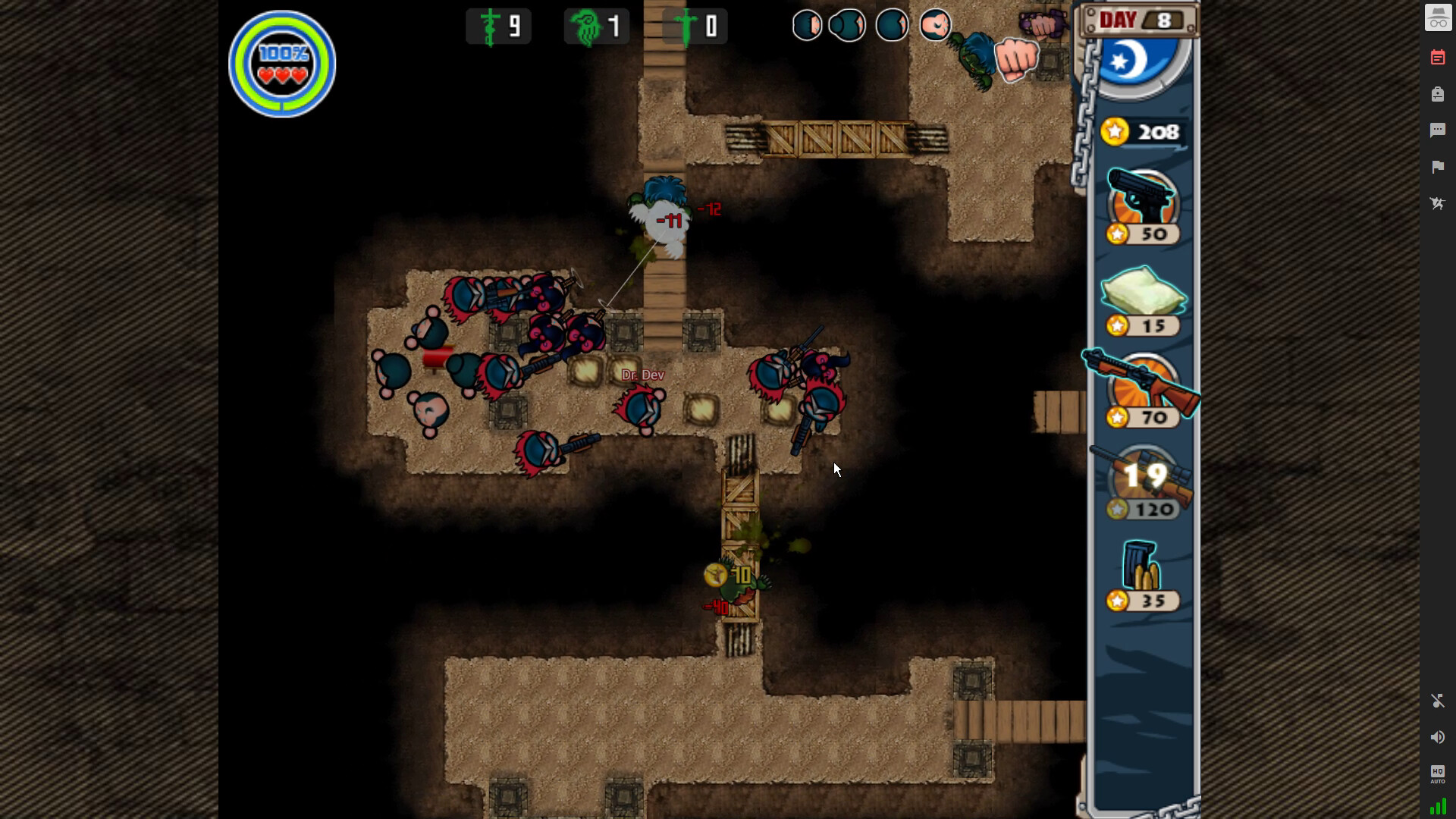Toggle sound with the speaker icon

pyautogui.click(x=1437, y=737)
